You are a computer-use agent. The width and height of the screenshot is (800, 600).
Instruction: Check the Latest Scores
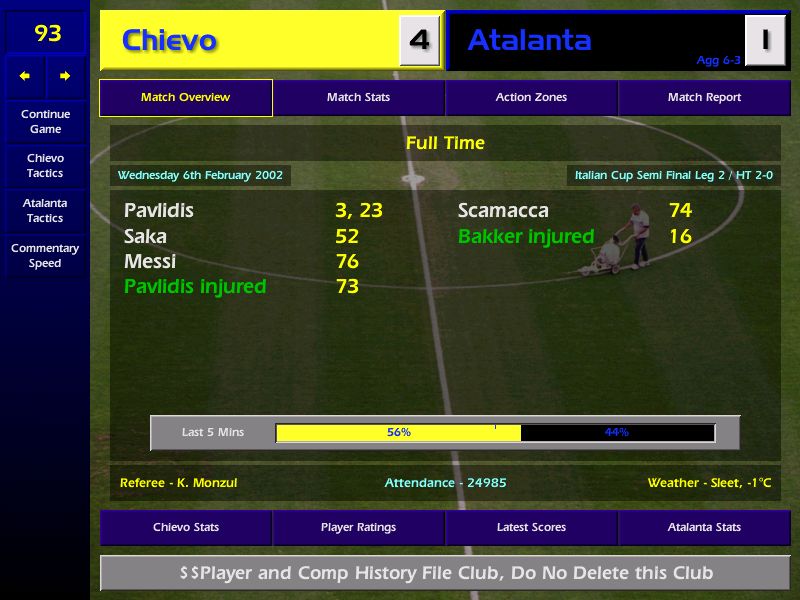point(531,527)
